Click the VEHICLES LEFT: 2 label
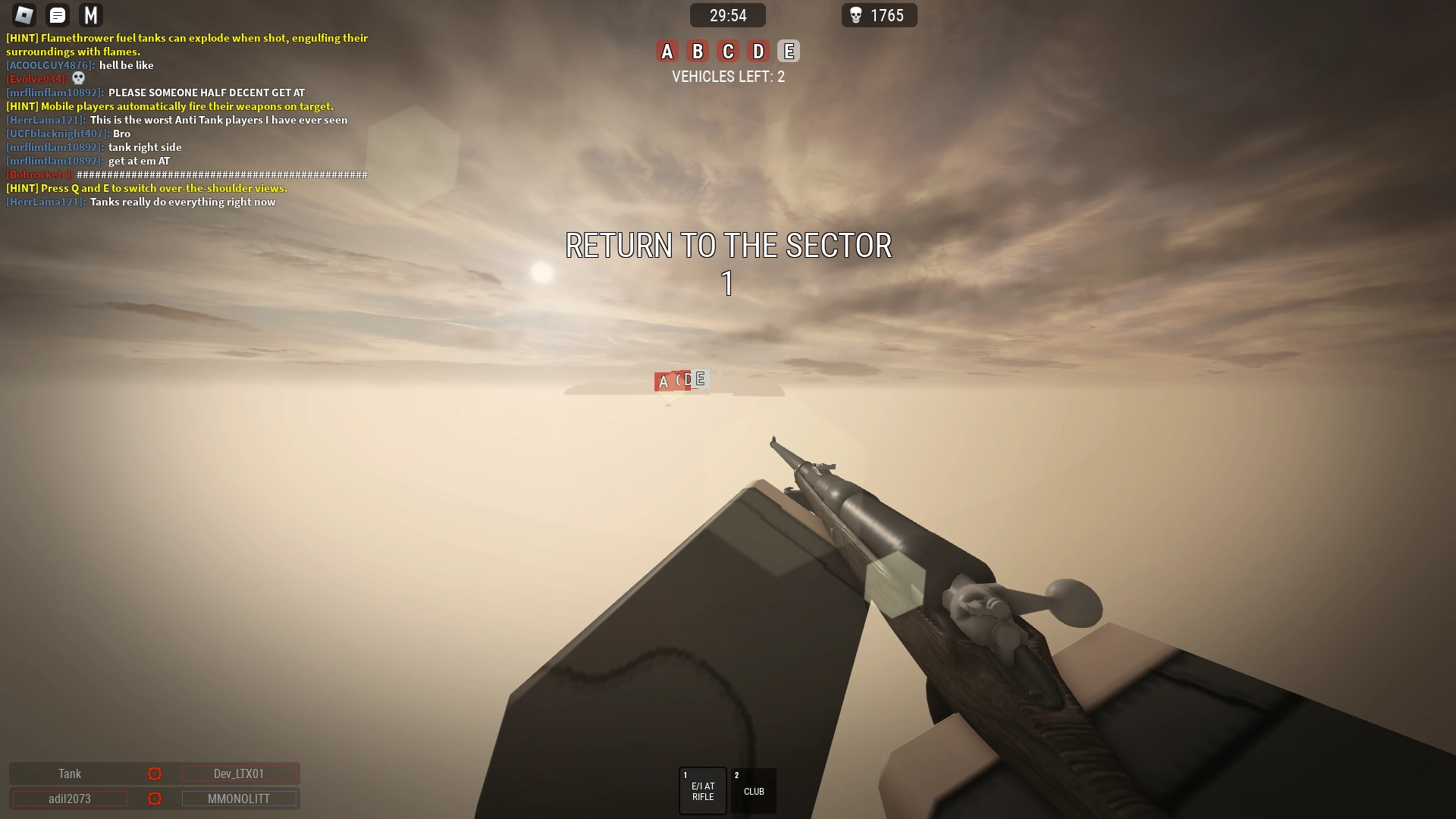 pyautogui.click(x=727, y=77)
